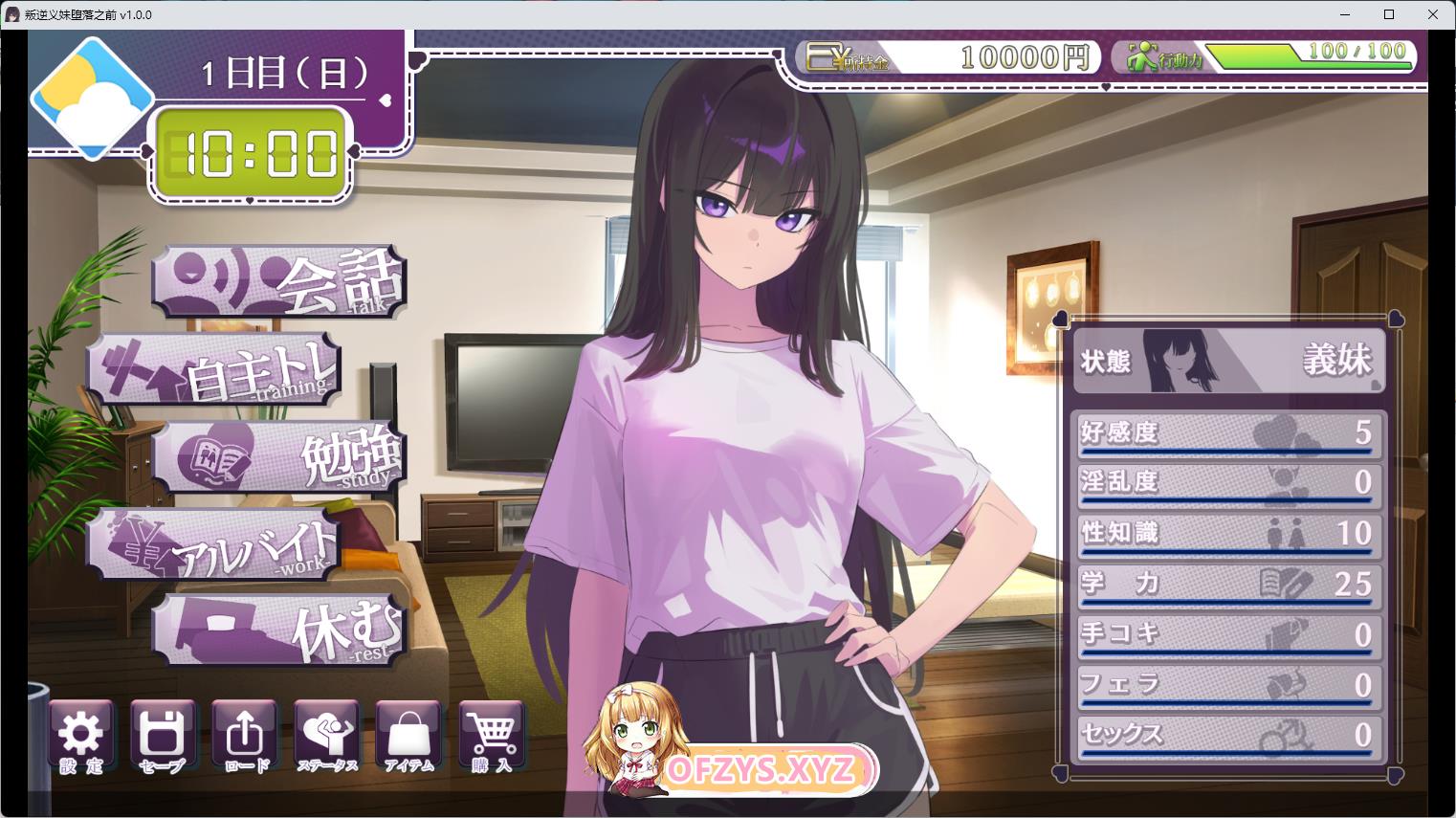
Task: Pick the 勉強 study action
Action: click(279, 456)
